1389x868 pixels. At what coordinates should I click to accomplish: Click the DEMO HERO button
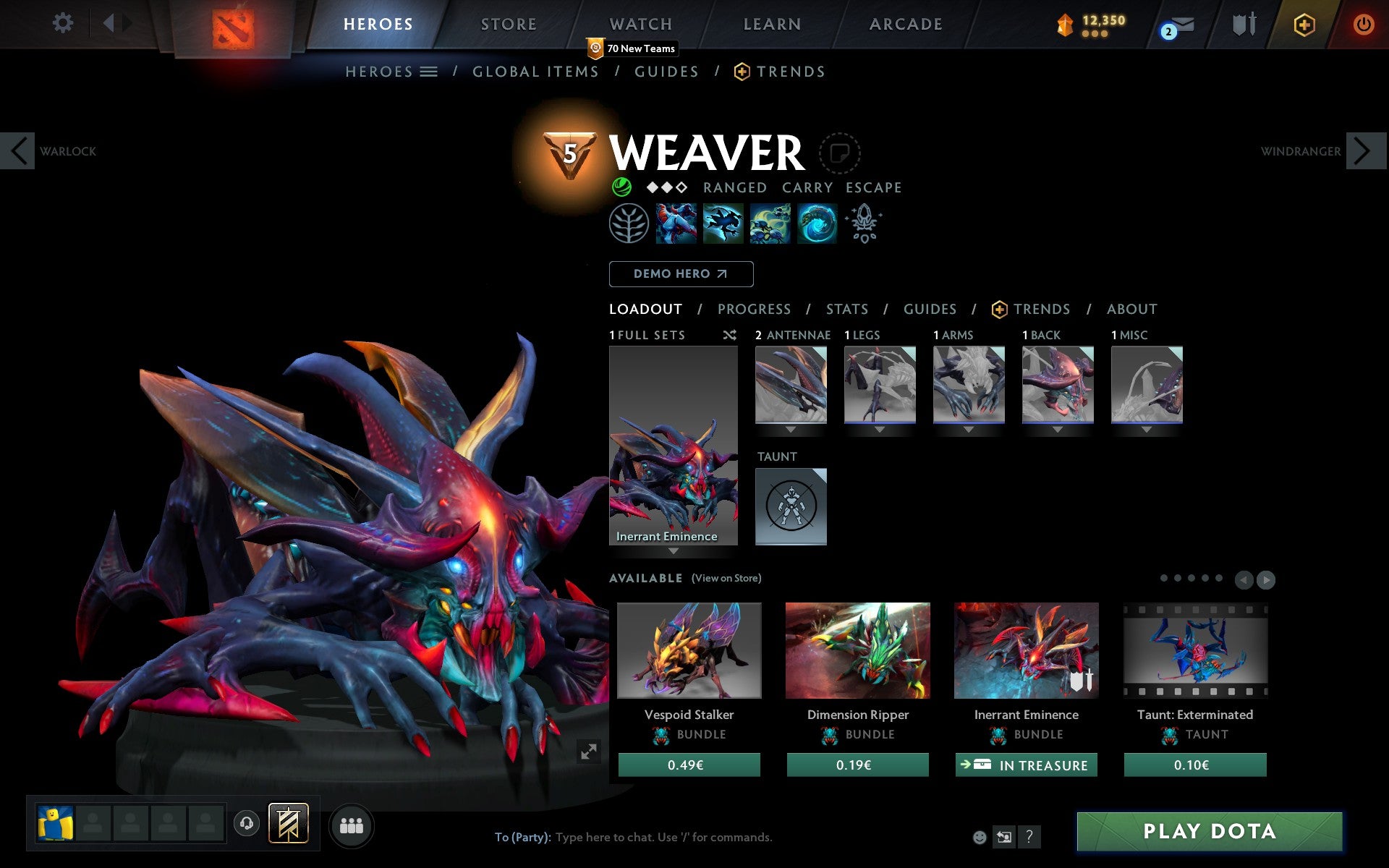point(681,274)
